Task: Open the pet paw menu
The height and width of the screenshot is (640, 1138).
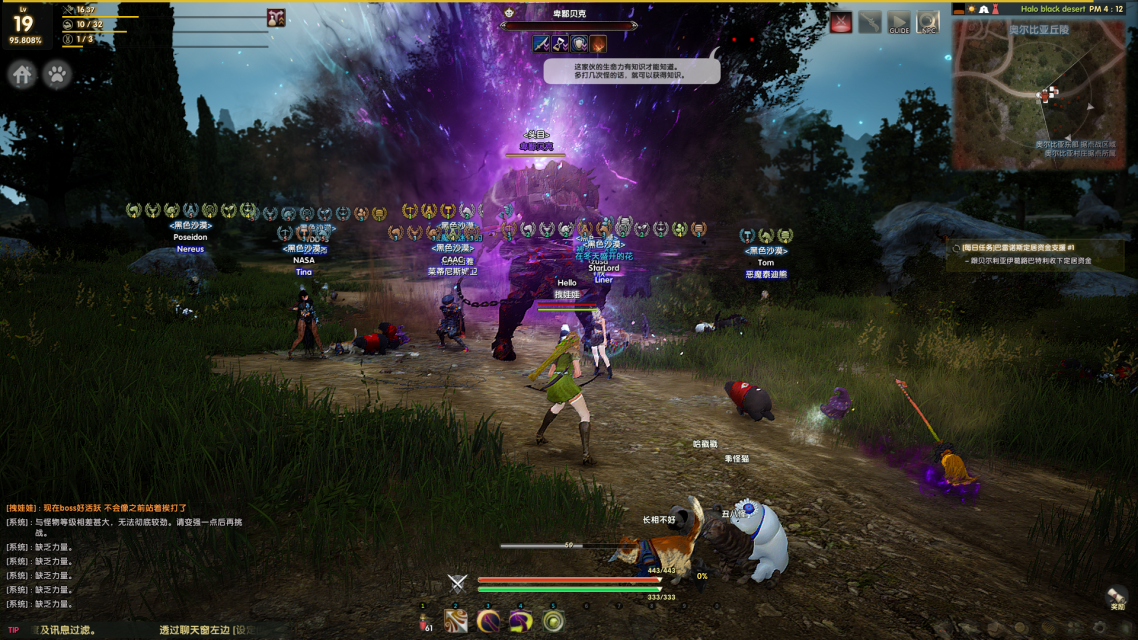Action: pos(58,74)
